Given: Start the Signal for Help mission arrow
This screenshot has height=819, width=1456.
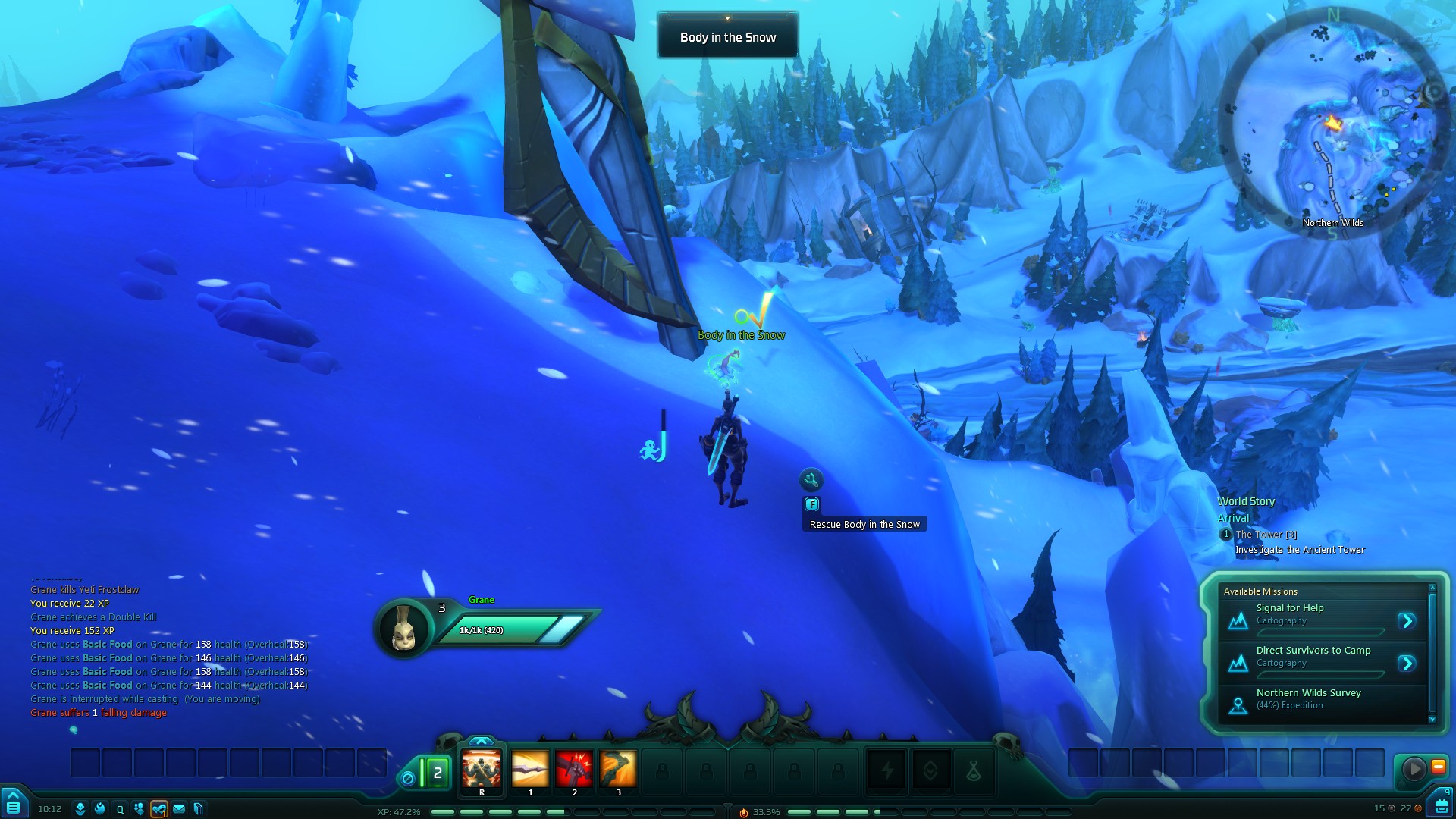Looking at the screenshot, I should [1407, 621].
